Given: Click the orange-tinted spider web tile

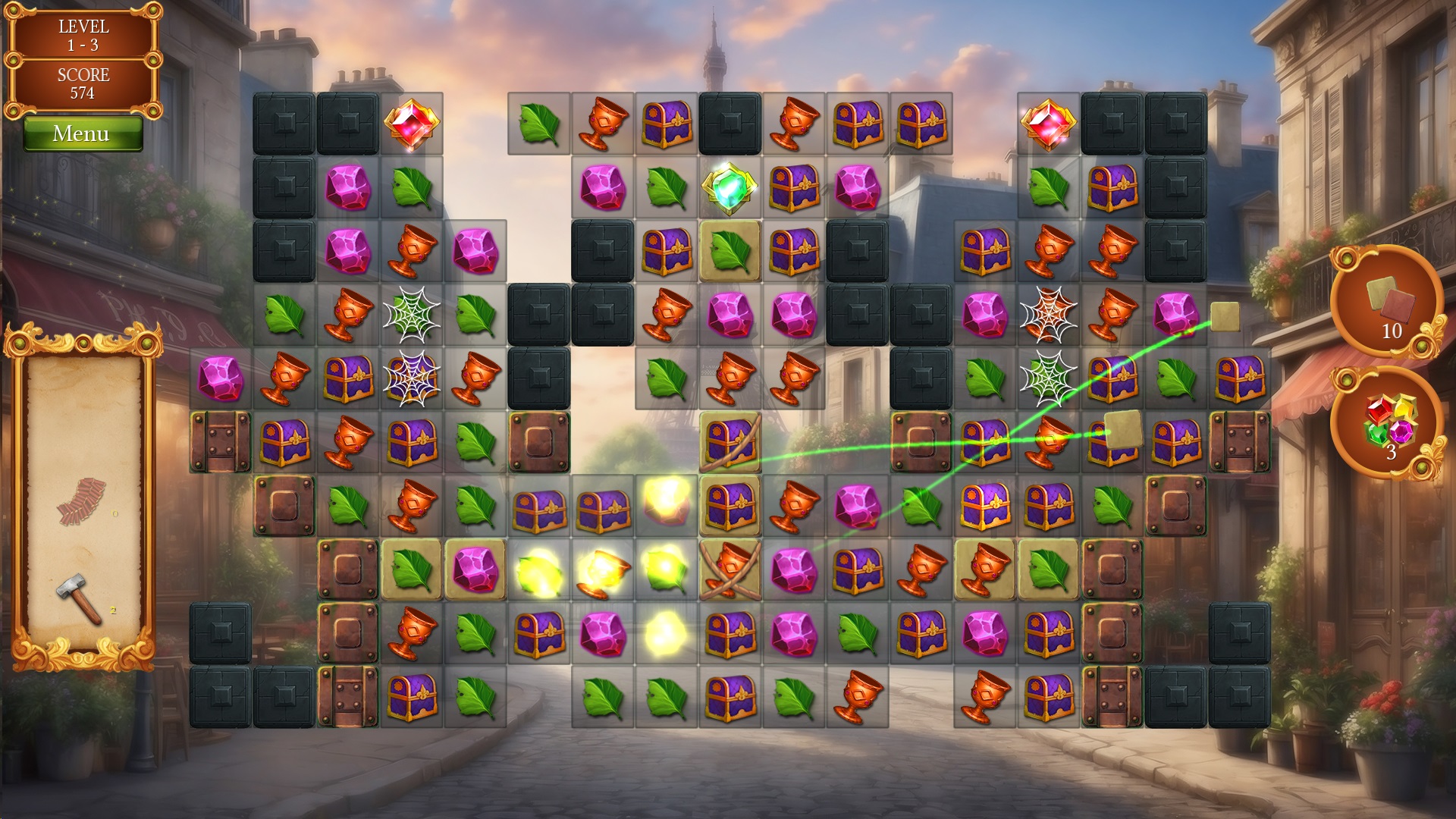Looking at the screenshot, I should pos(1048,314).
